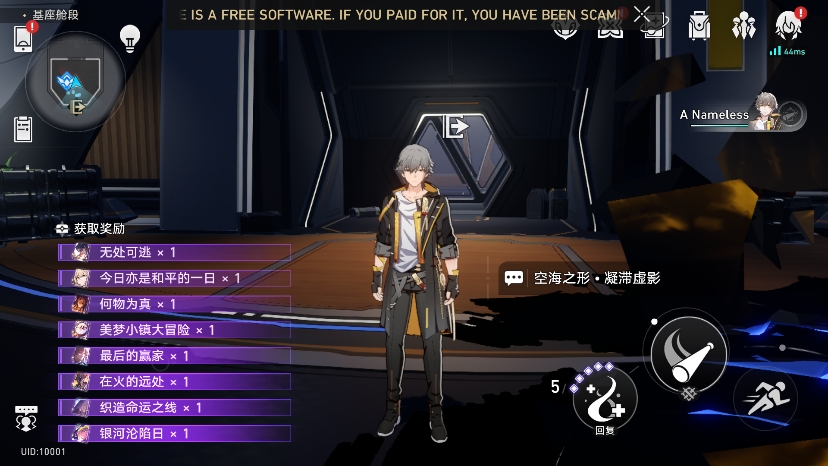Toggle the sprint running button
The width and height of the screenshot is (828, 466).
pos(764,399)
